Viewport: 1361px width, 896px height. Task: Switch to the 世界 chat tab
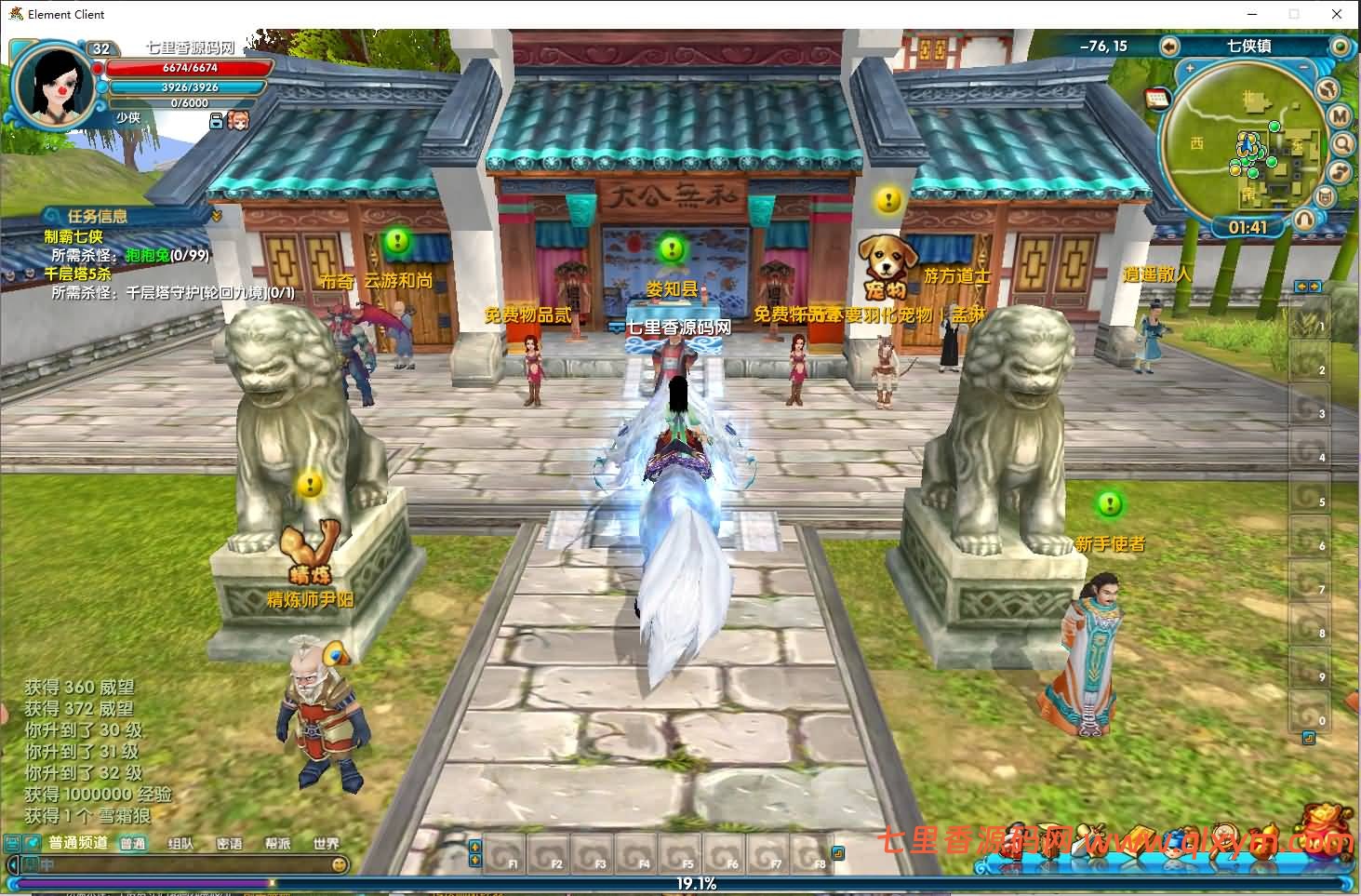click(x=327, y=843)
